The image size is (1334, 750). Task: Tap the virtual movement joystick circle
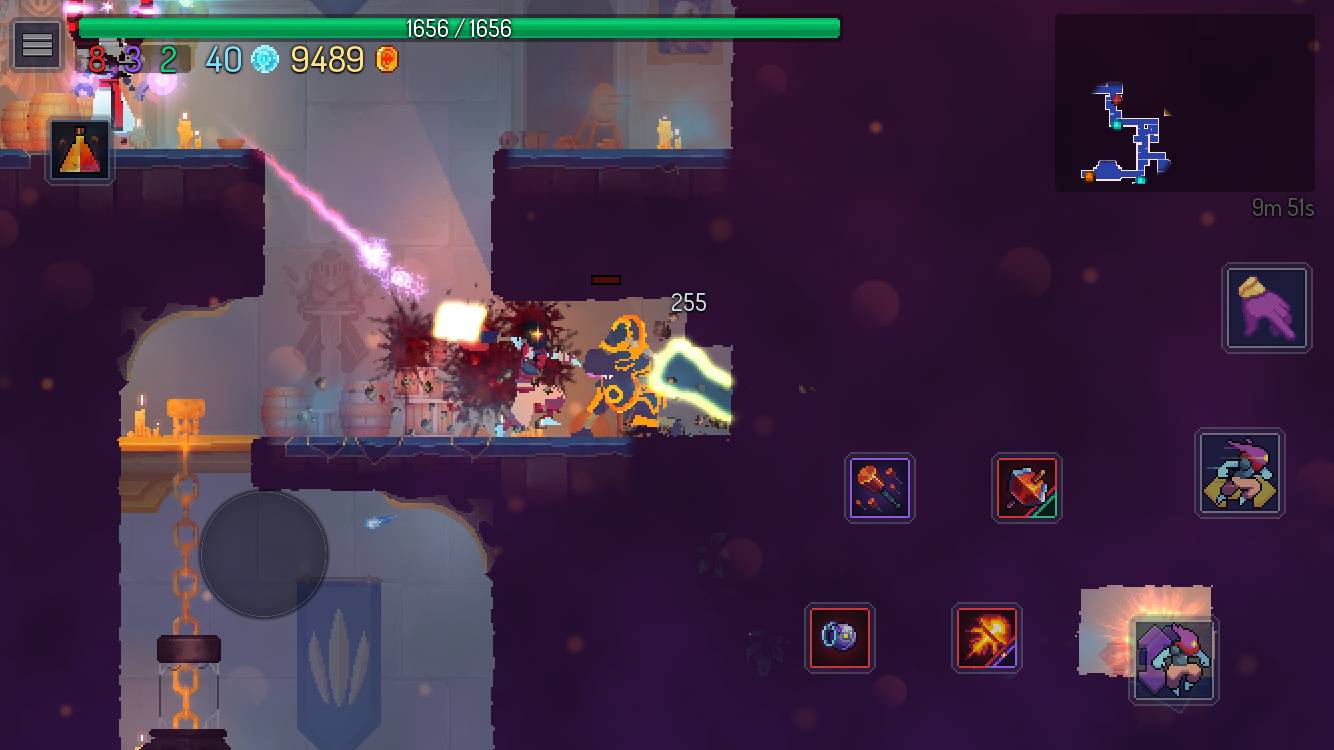[x=264, y=554]
